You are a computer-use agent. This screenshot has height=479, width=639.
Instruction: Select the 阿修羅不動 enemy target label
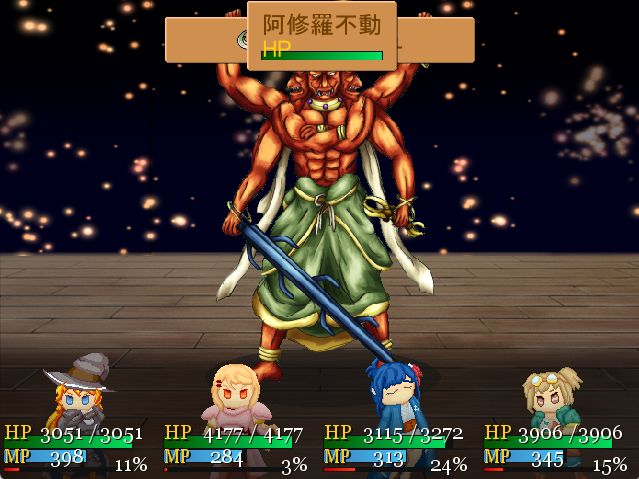pyautogui.click(x=321, y=24)
